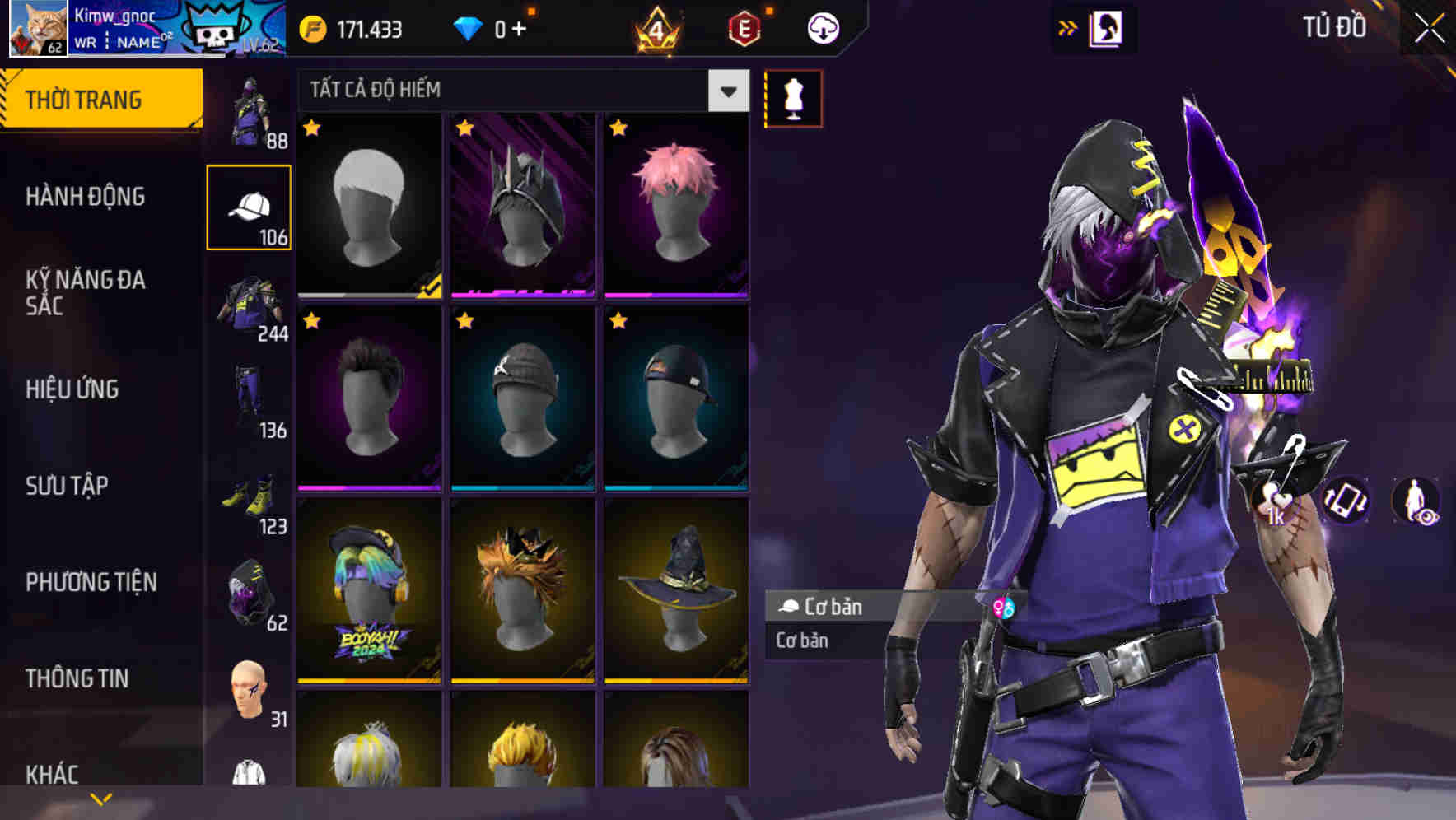The width and height of the screenshot is (1456, 820).
Task: Toggle the gender symbol near Cơ bản label
Action: [x=1000, y=607]
